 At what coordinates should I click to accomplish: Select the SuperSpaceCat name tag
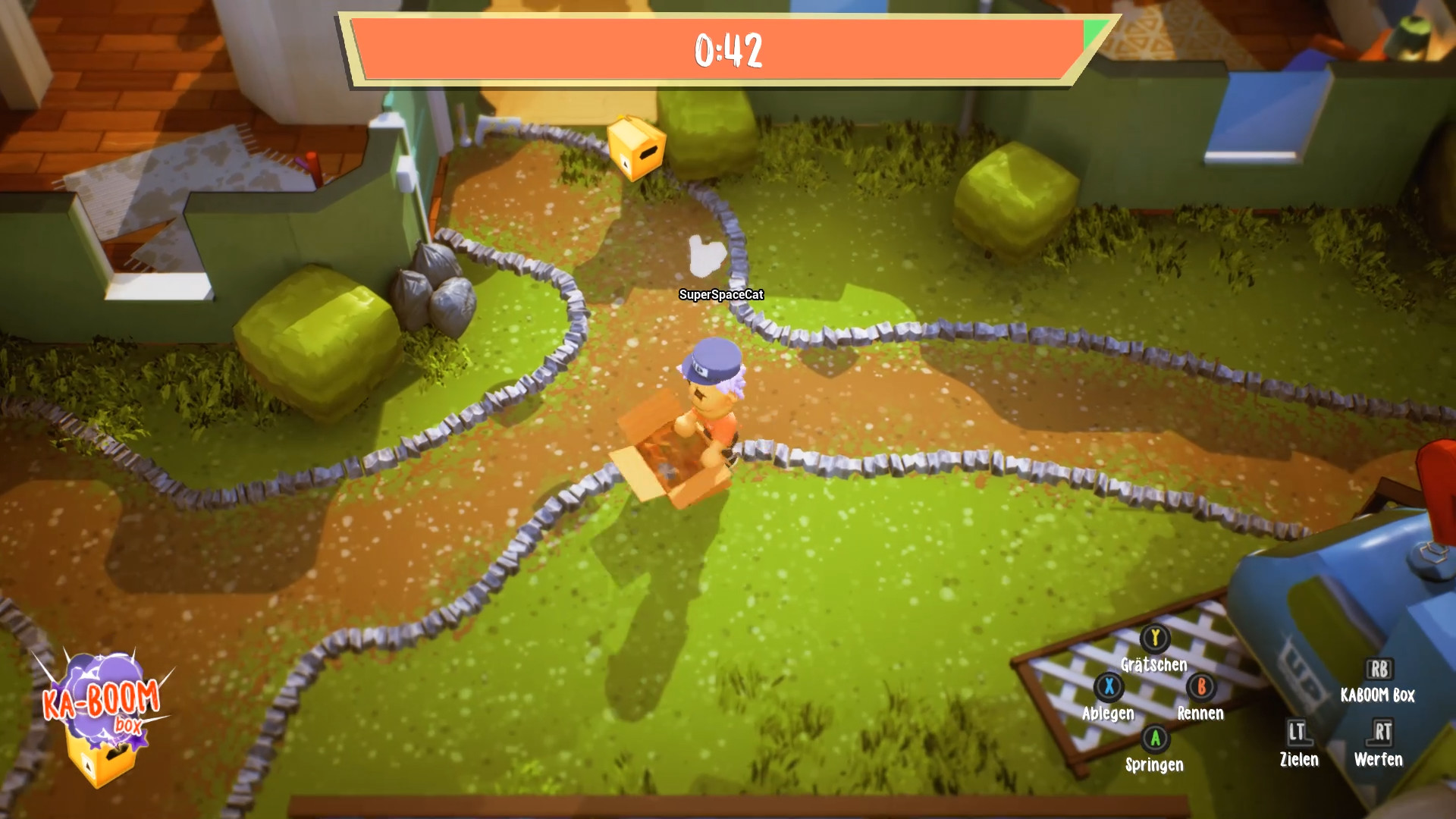(721, 293)
